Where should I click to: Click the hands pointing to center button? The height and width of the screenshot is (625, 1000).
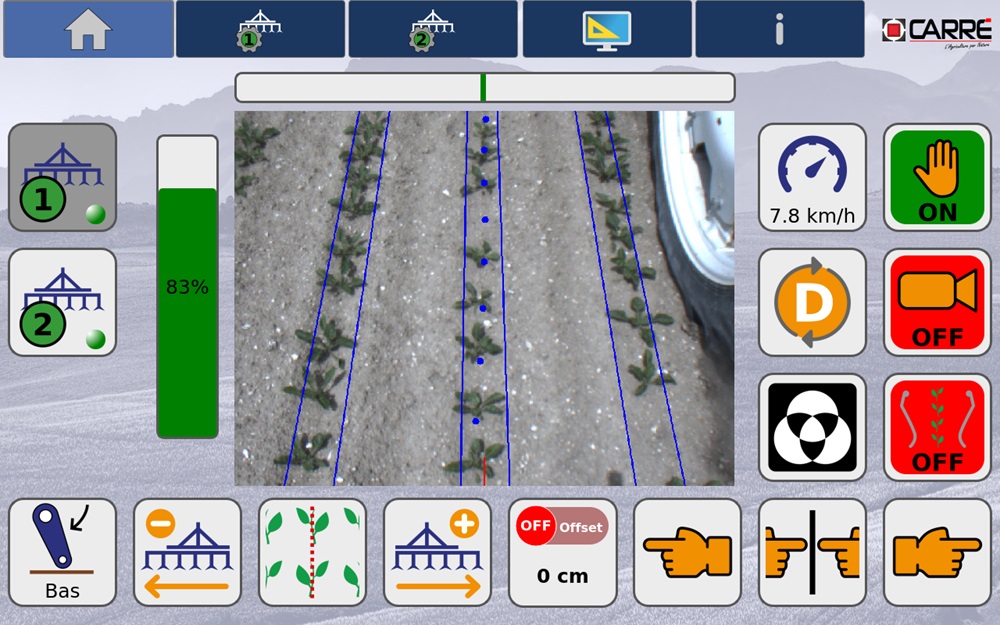coord(812,552)
